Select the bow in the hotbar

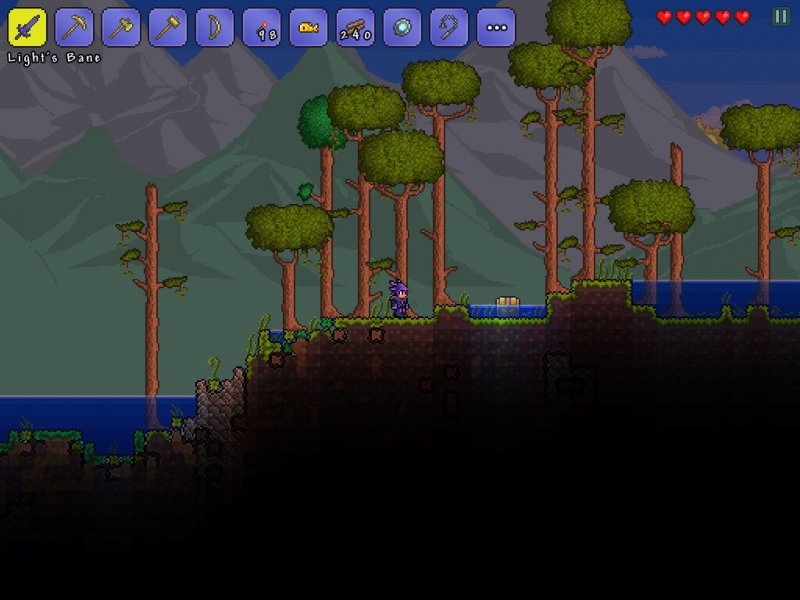pyautogui.click(x=215, y=27)
